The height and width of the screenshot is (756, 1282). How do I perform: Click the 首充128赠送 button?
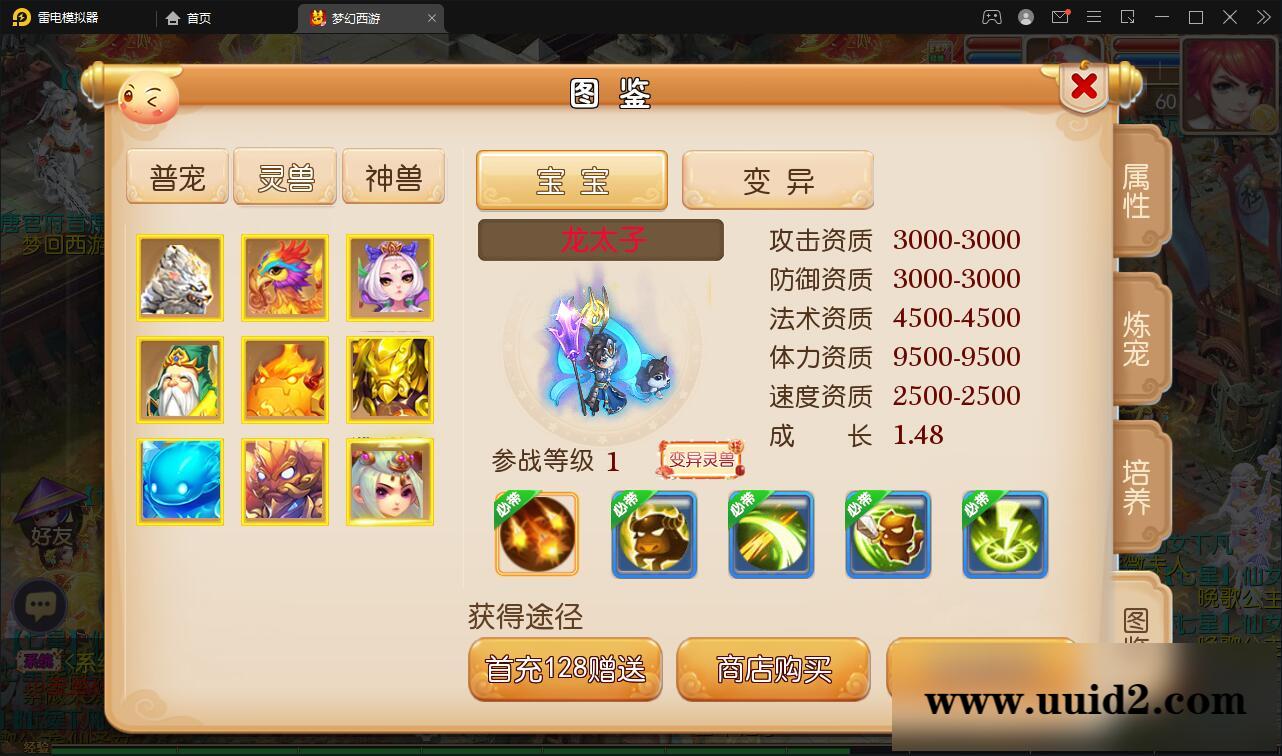565,671
